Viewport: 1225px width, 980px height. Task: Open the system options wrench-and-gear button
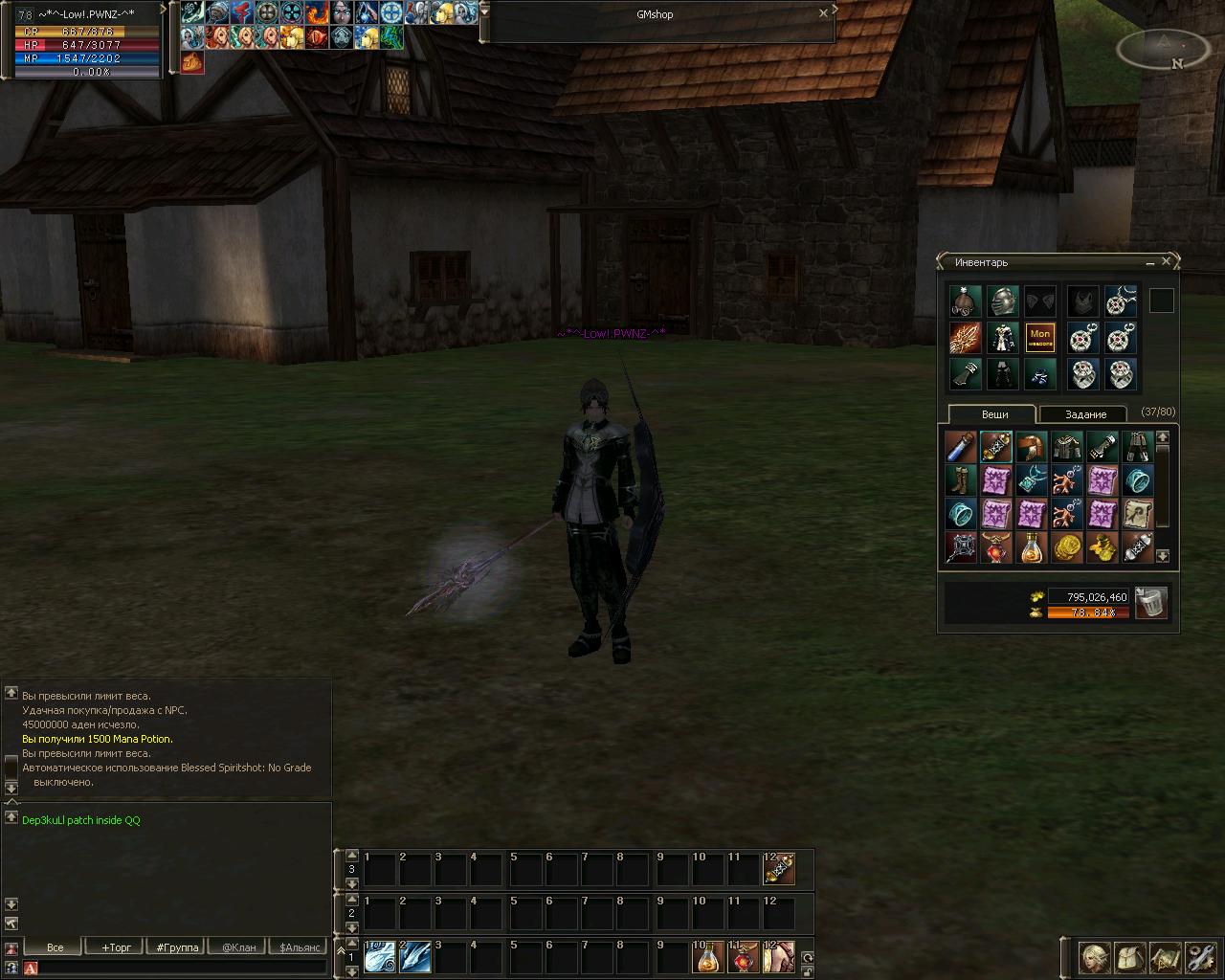(1200, 957)
